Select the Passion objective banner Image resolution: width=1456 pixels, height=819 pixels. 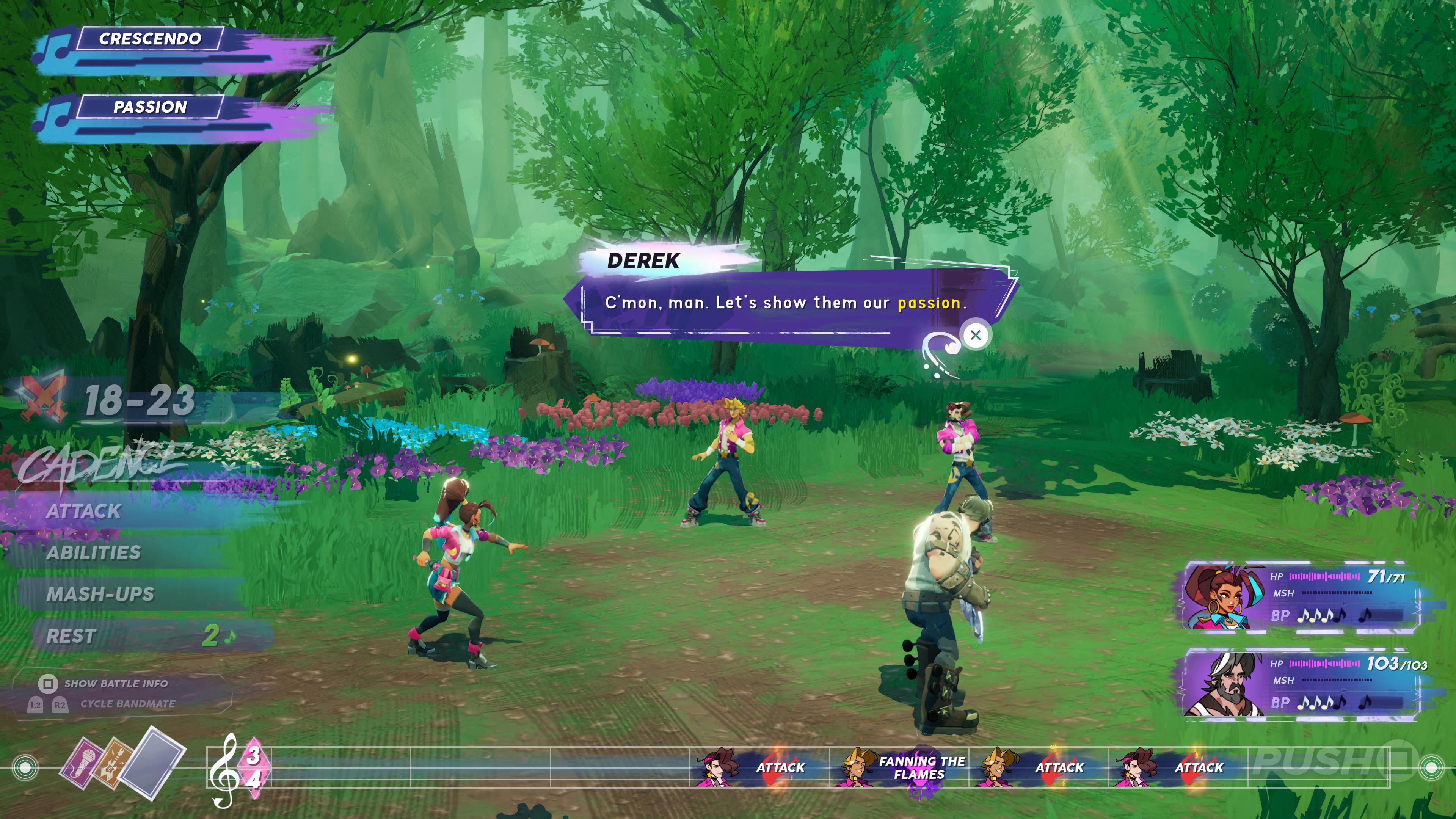pyautogui.click(x=150, y=107)
